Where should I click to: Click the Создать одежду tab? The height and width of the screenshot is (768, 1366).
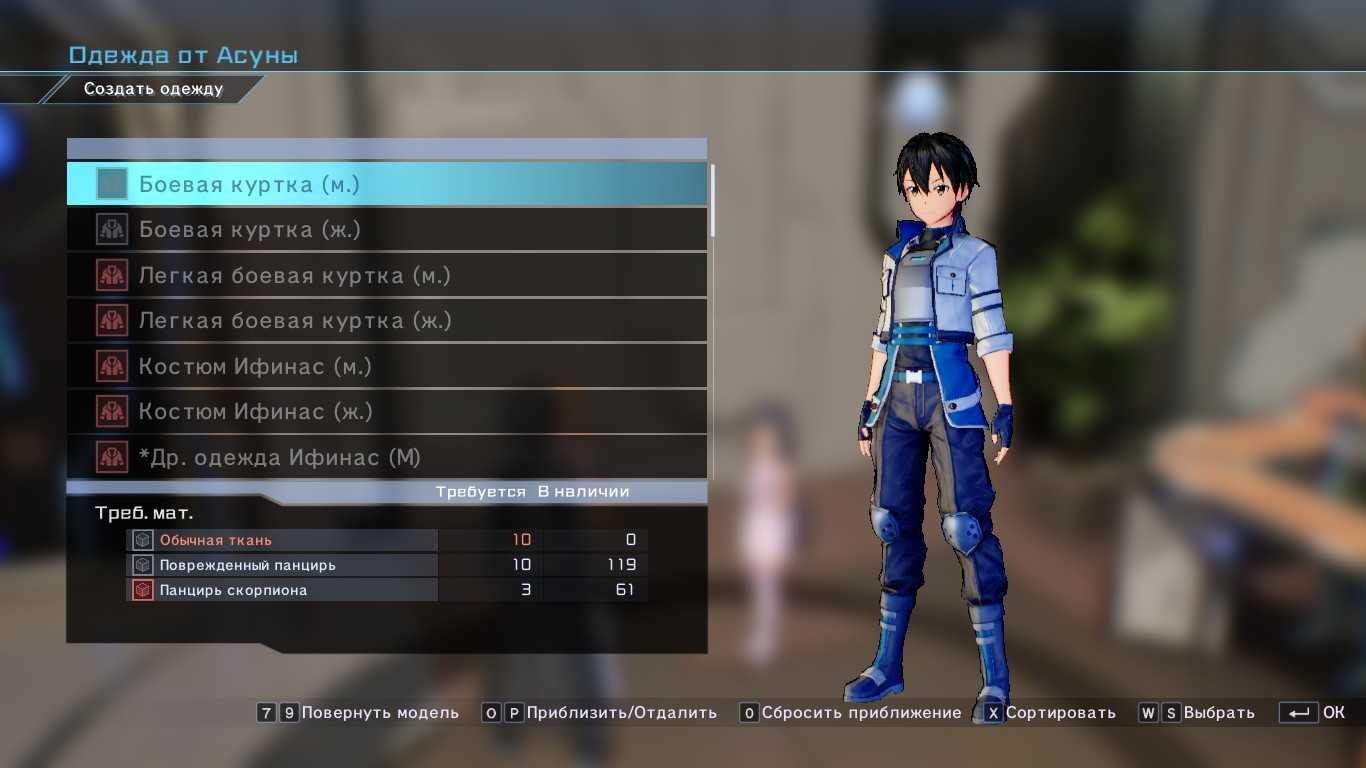(153, 89)
